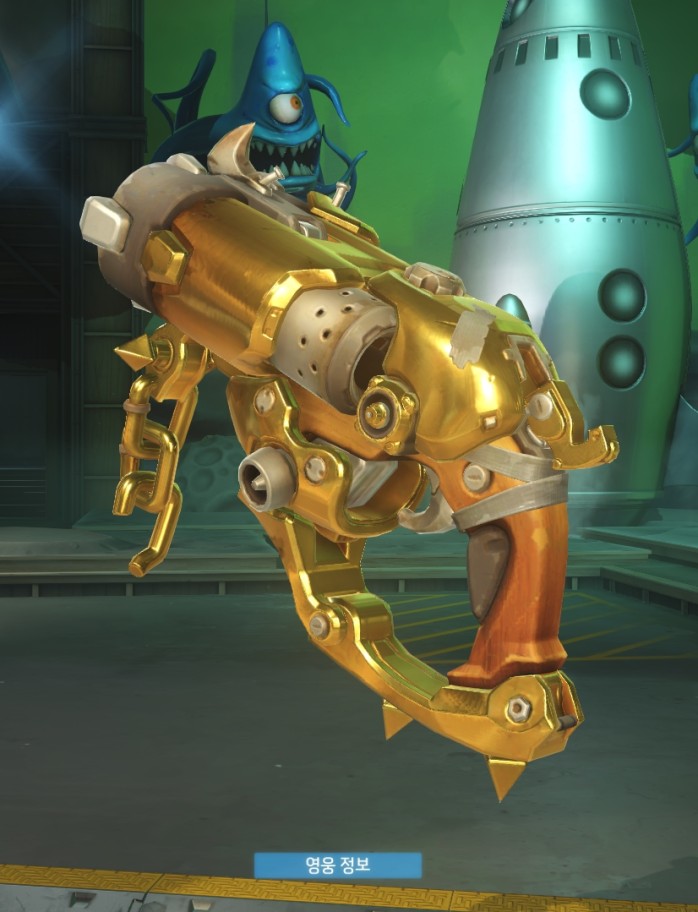Open the 영웅 정보 hero info button

click(338, 865)
